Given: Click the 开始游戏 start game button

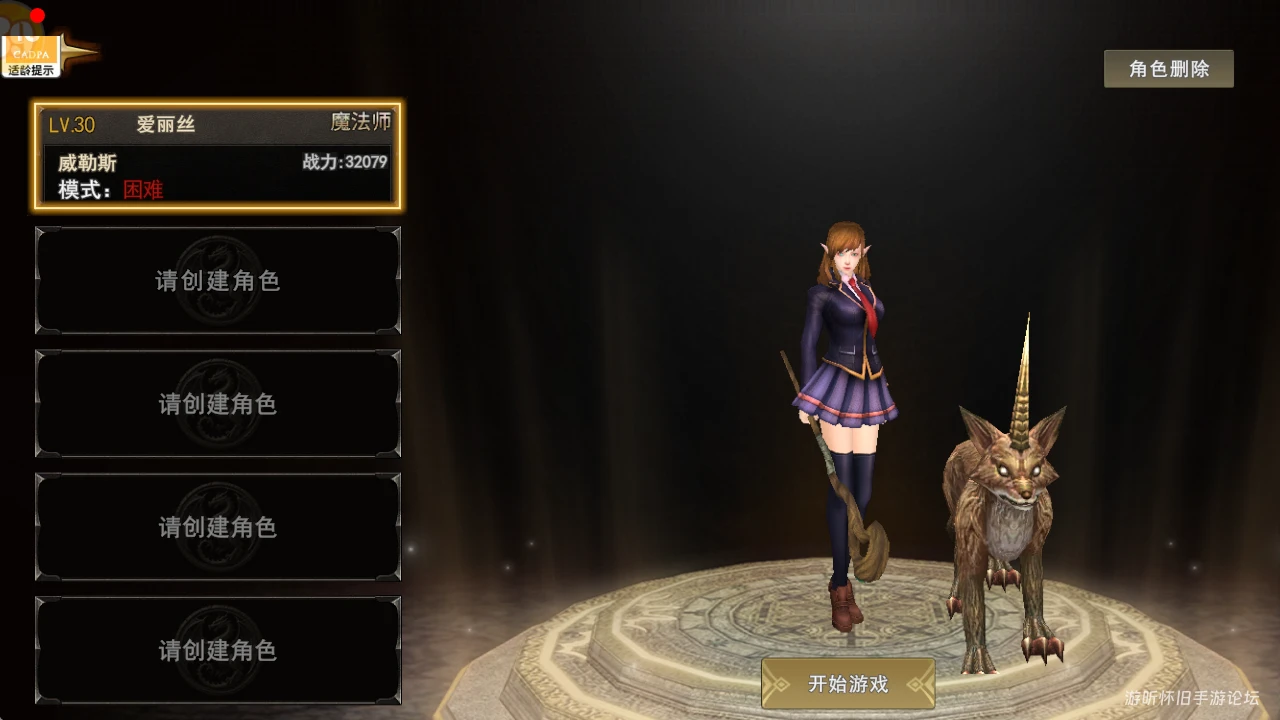Looking at the screenshot, I should [848, 684].
